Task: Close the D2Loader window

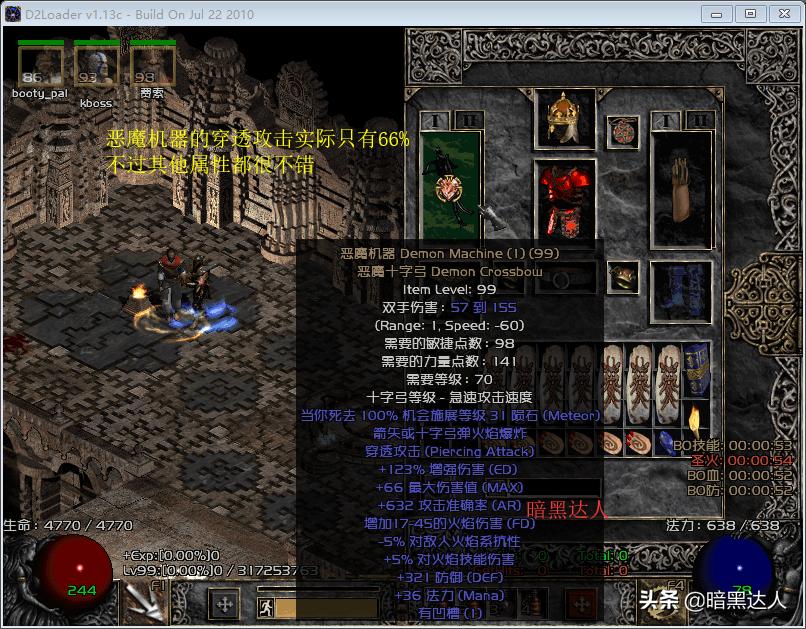Action: 779,14
